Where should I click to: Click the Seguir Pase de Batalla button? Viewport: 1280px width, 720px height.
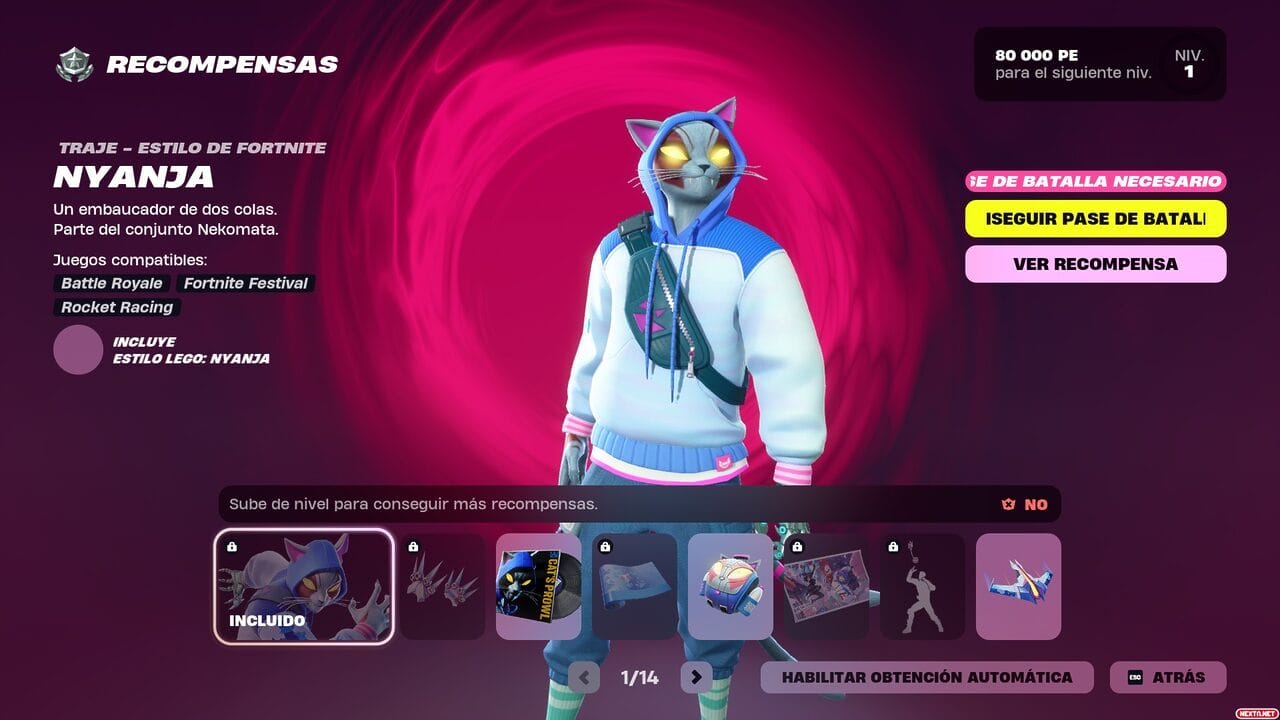(1095, 218)
